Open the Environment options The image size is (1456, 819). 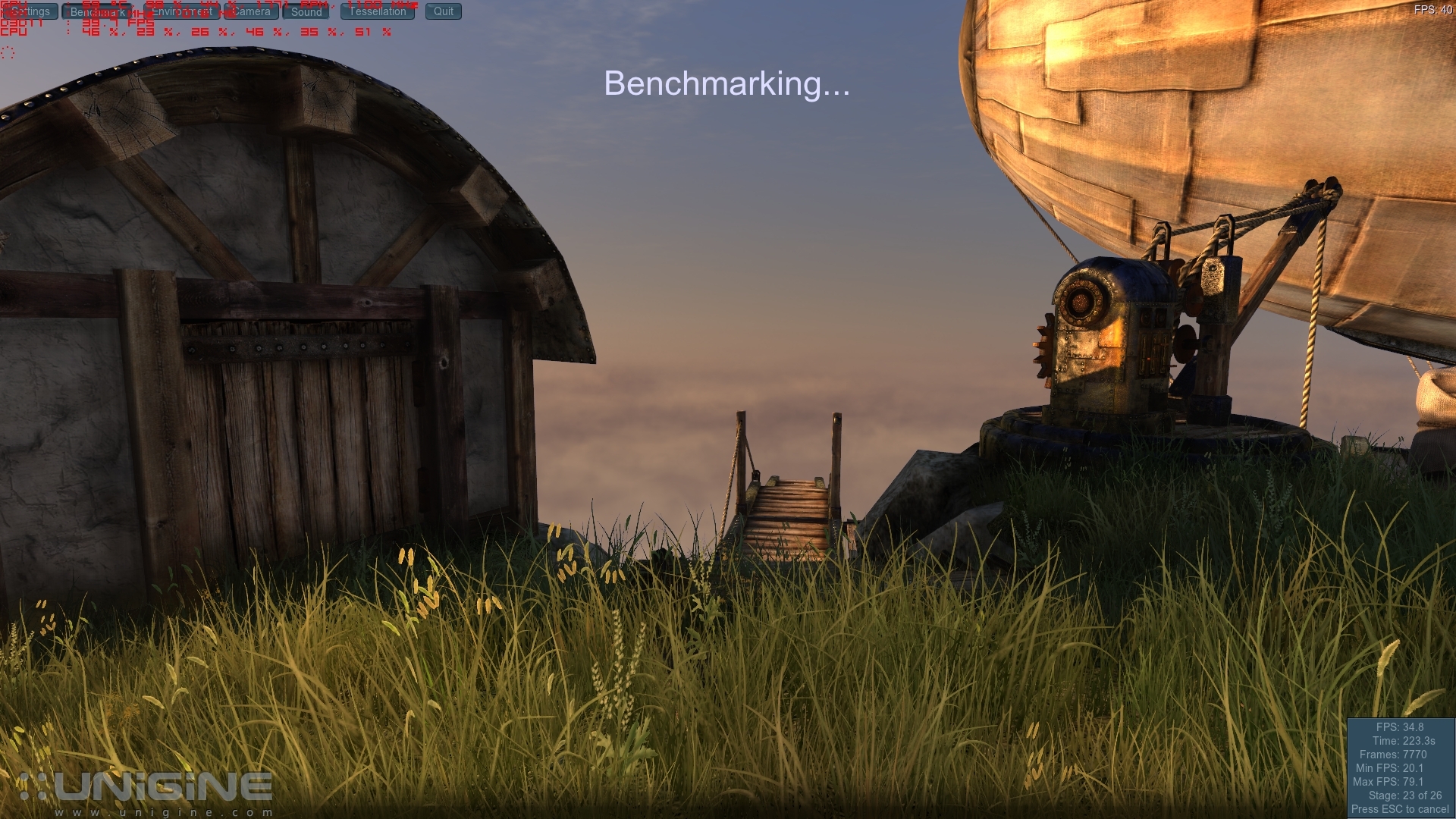click(180, 11)
